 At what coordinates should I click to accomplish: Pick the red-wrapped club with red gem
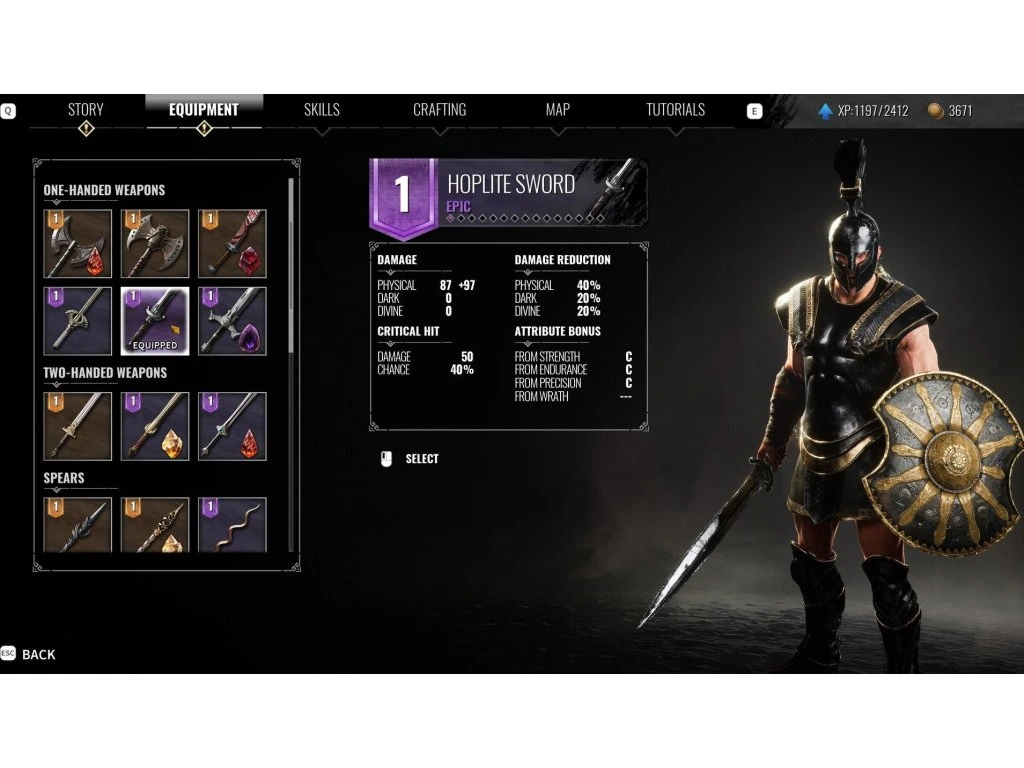(x=232, y=243)
